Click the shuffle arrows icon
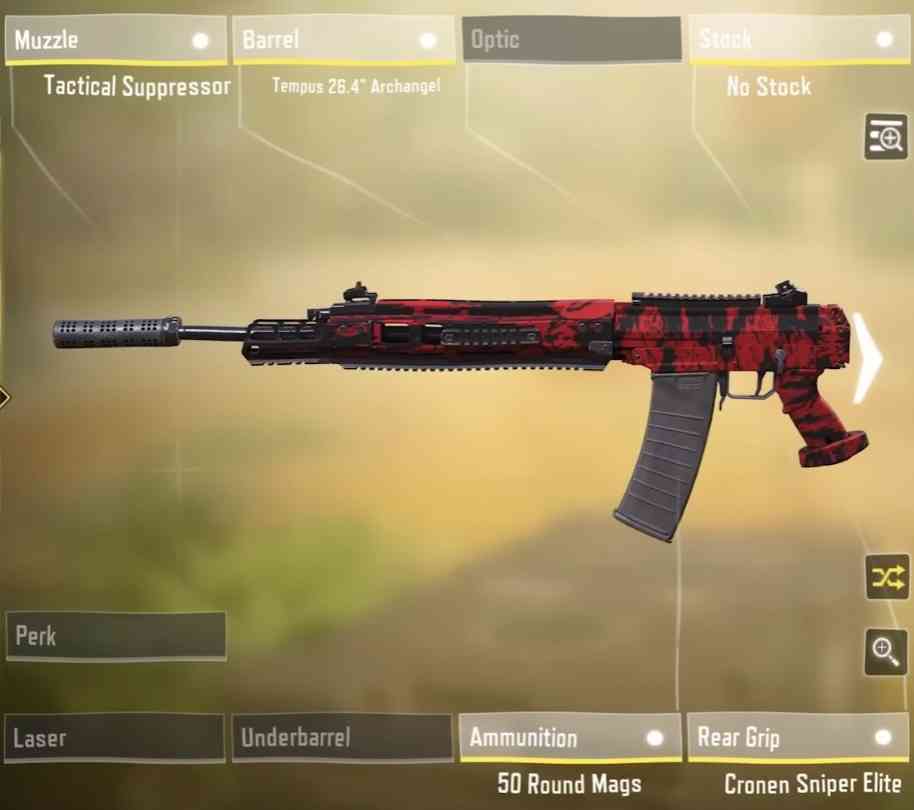The width and height of the screenshot is (914, 810). pyautogui.click(x=886, y=577)
